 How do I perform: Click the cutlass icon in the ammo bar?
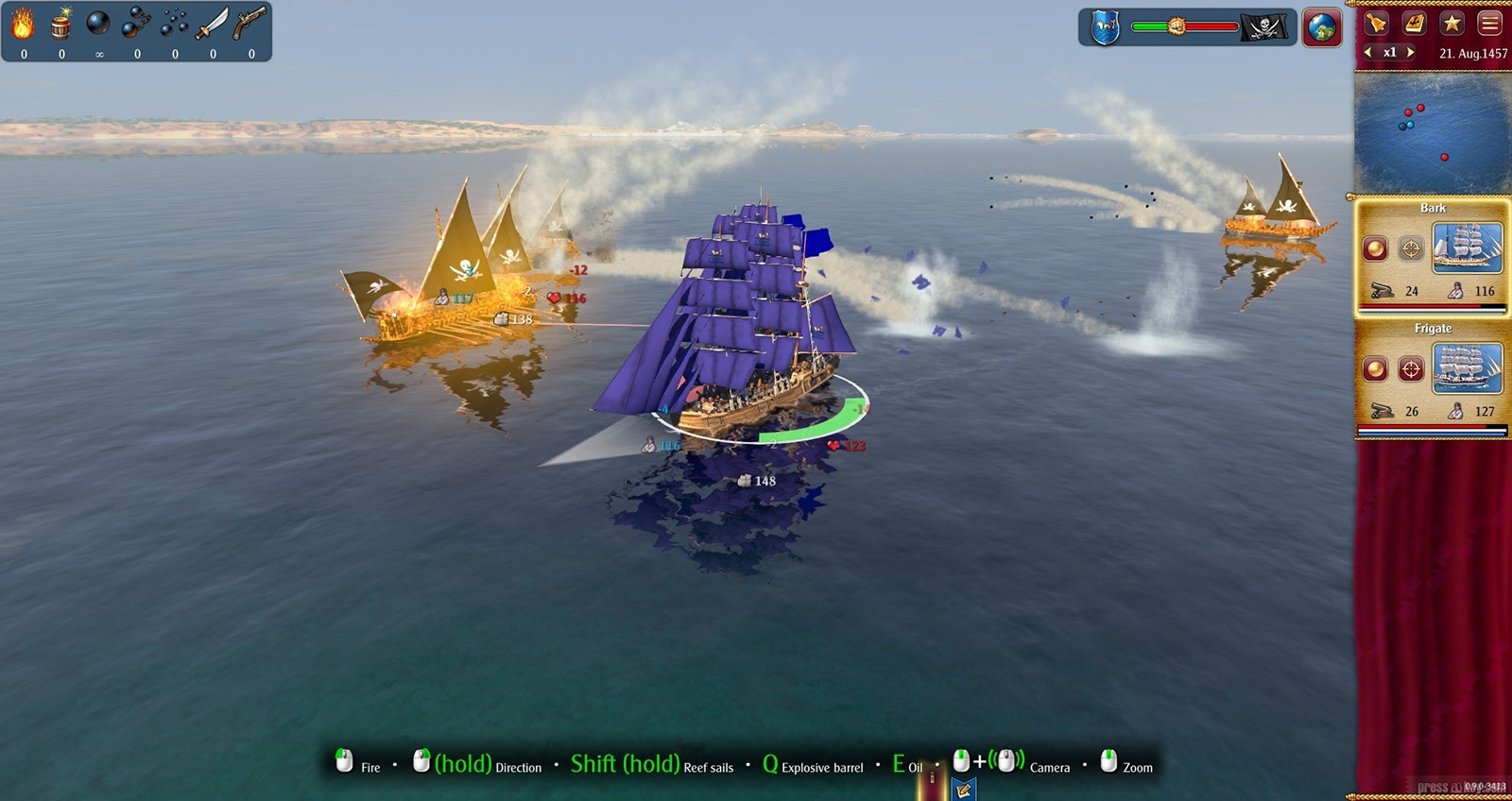point(212,24)
